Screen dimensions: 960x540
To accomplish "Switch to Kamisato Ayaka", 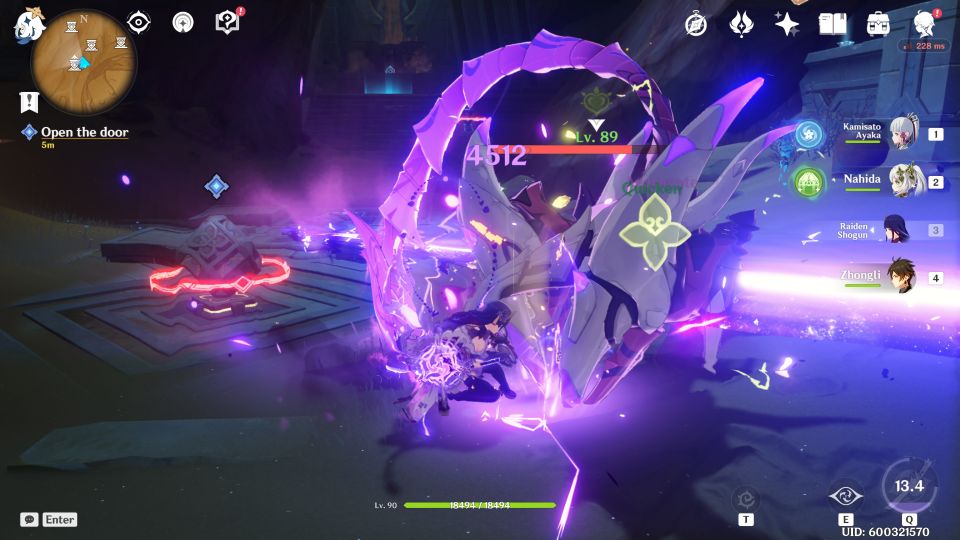I will [904, 133].
